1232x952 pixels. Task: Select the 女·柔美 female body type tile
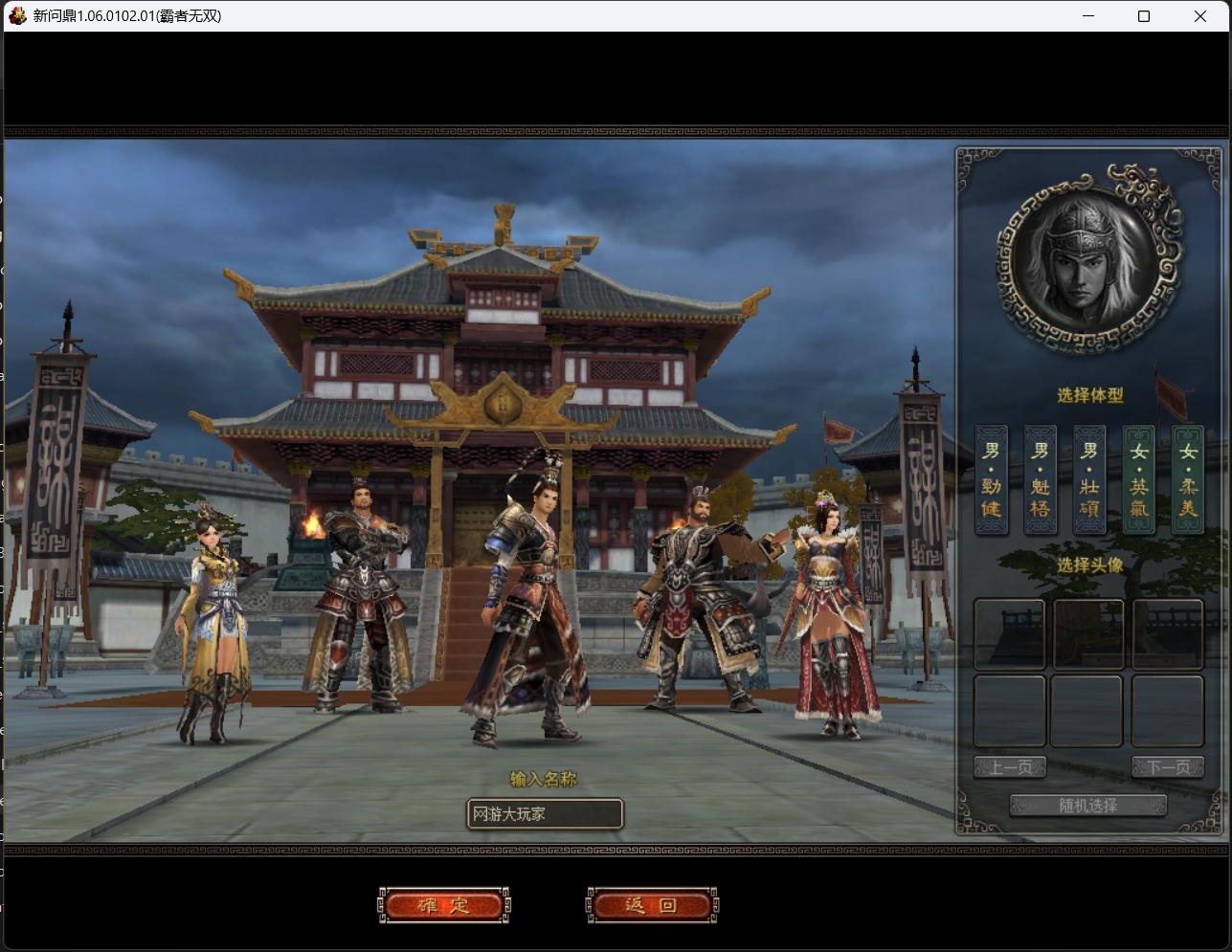pyautogui.click(x=1187, y=480)
